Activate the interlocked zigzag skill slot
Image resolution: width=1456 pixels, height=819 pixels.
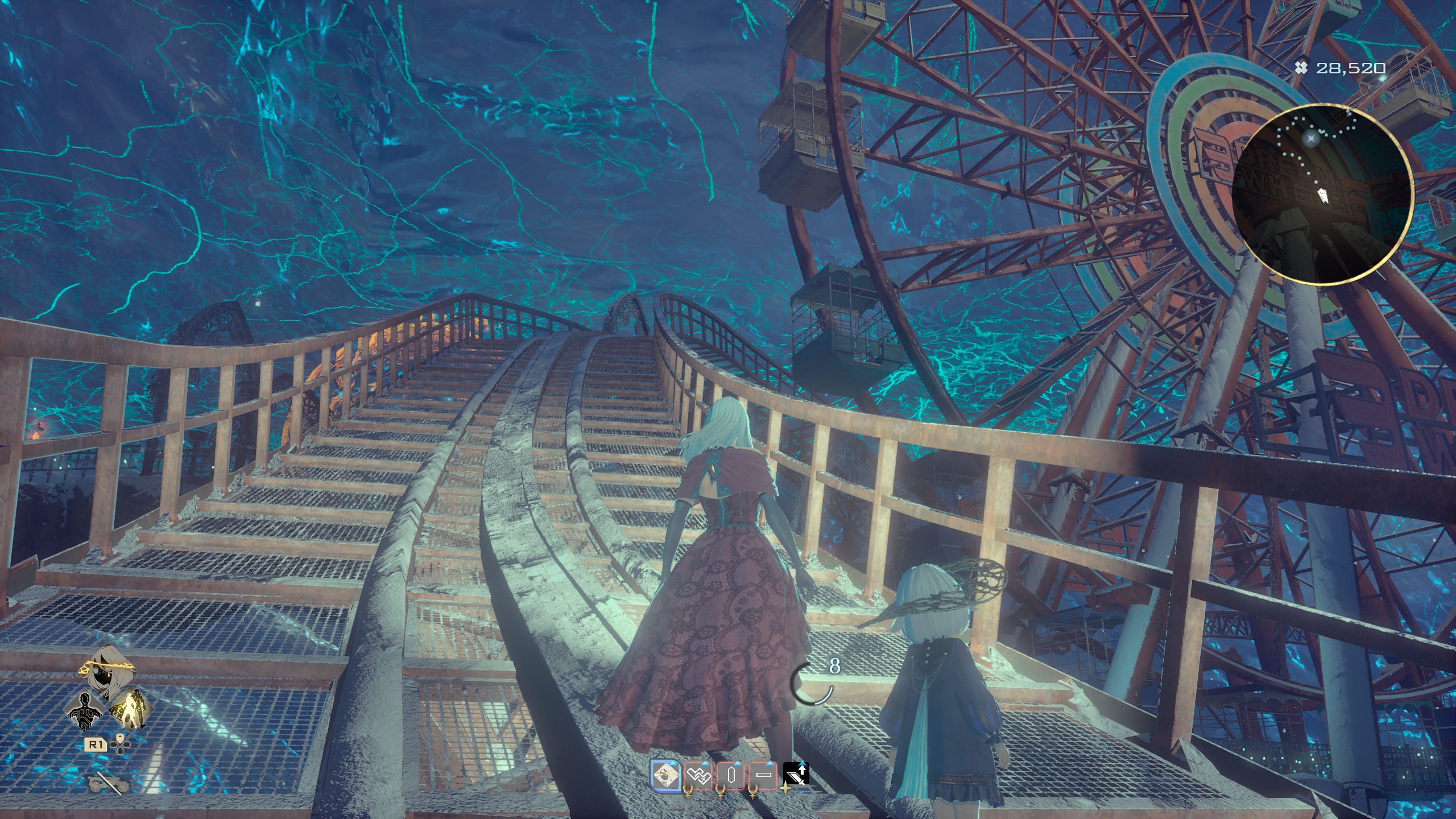[698, 775]
